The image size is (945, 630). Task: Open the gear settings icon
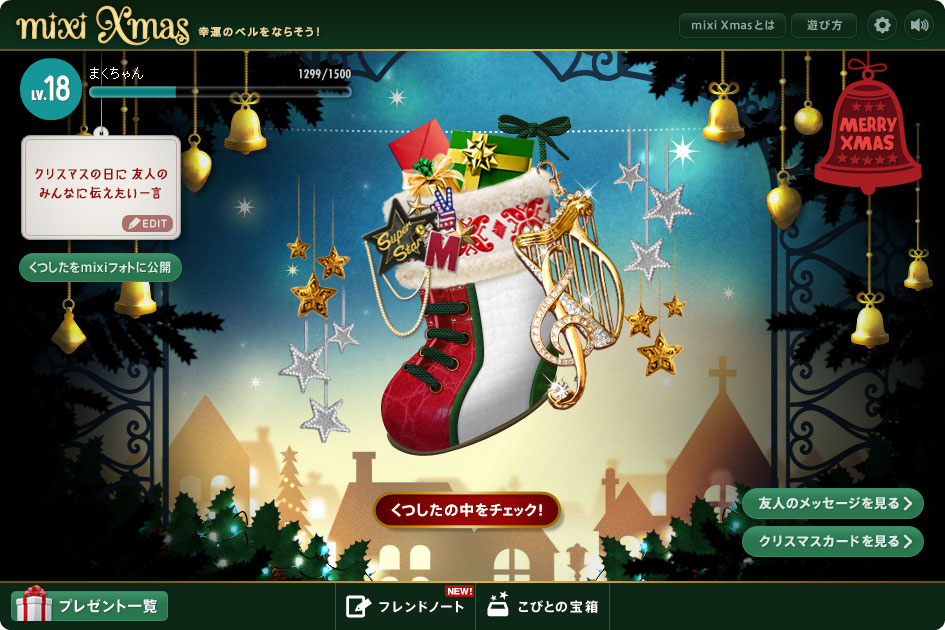tap(882, 25)
